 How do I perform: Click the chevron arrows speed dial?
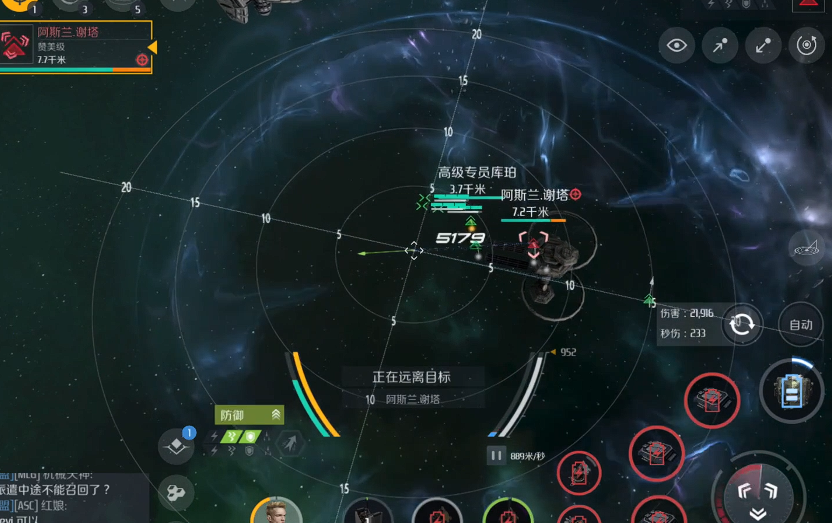[x=758, y=493]
